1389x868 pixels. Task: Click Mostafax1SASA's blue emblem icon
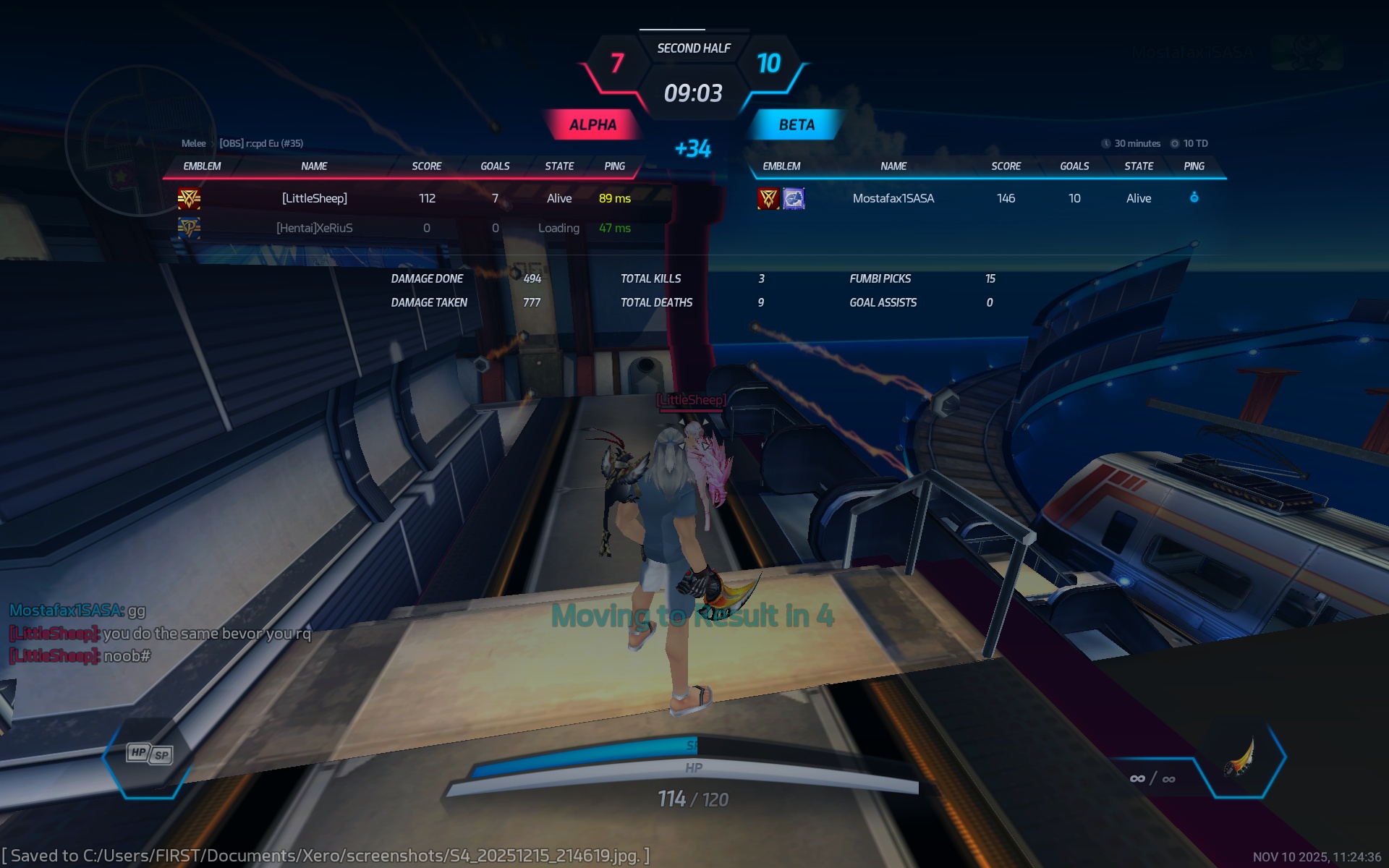point(794,198)
